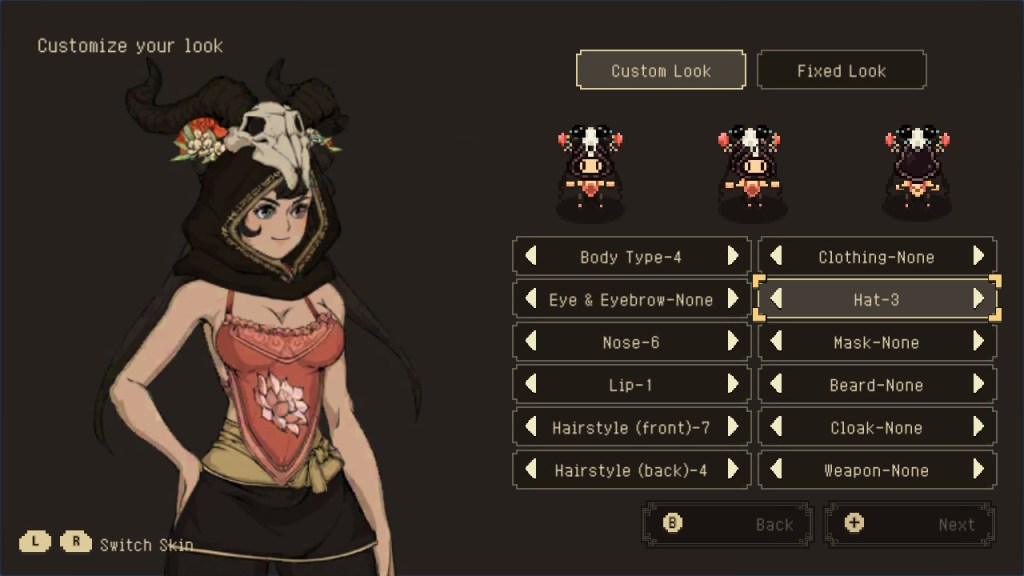Advance Hat-3 with its right arrow
Image resolution: width=1024 pixels, height=576 pixels.
(979, 299)
